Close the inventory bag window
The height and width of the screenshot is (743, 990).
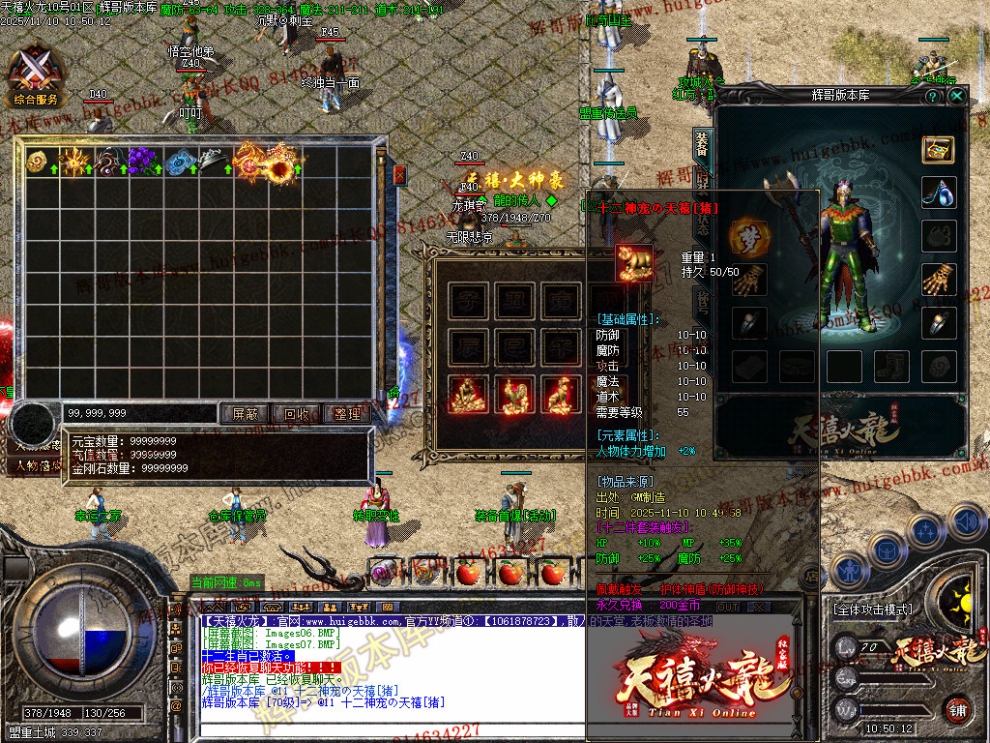coord(400,175)
